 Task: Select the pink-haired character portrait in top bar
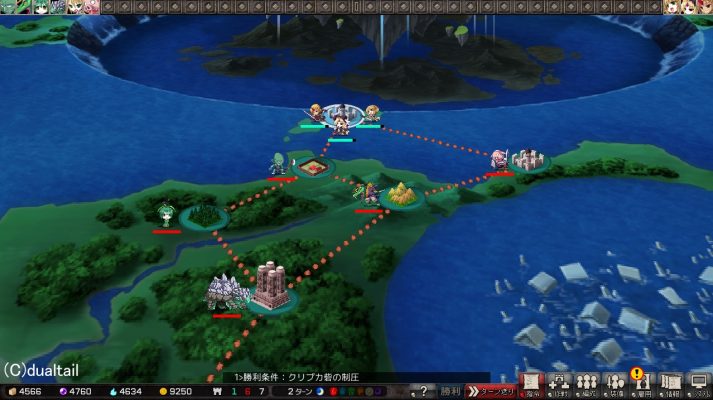(91, 7)
